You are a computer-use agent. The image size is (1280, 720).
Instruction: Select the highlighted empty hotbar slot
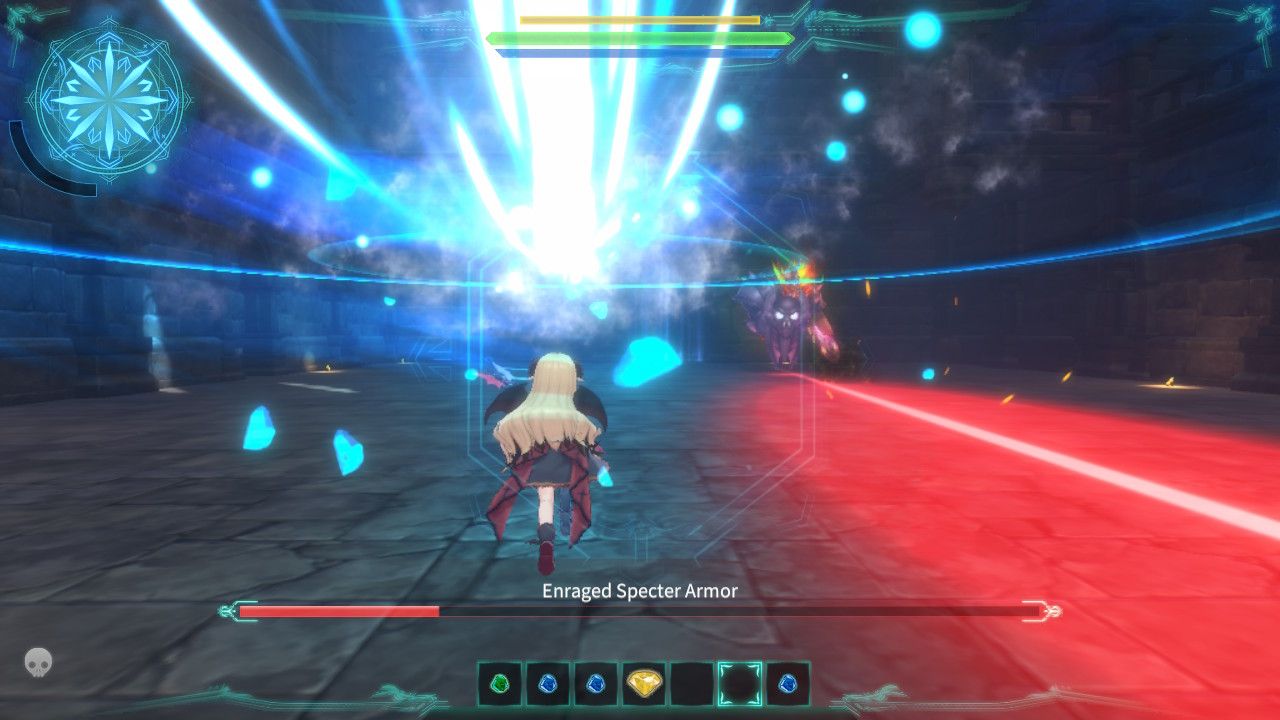tap(739, 685)
